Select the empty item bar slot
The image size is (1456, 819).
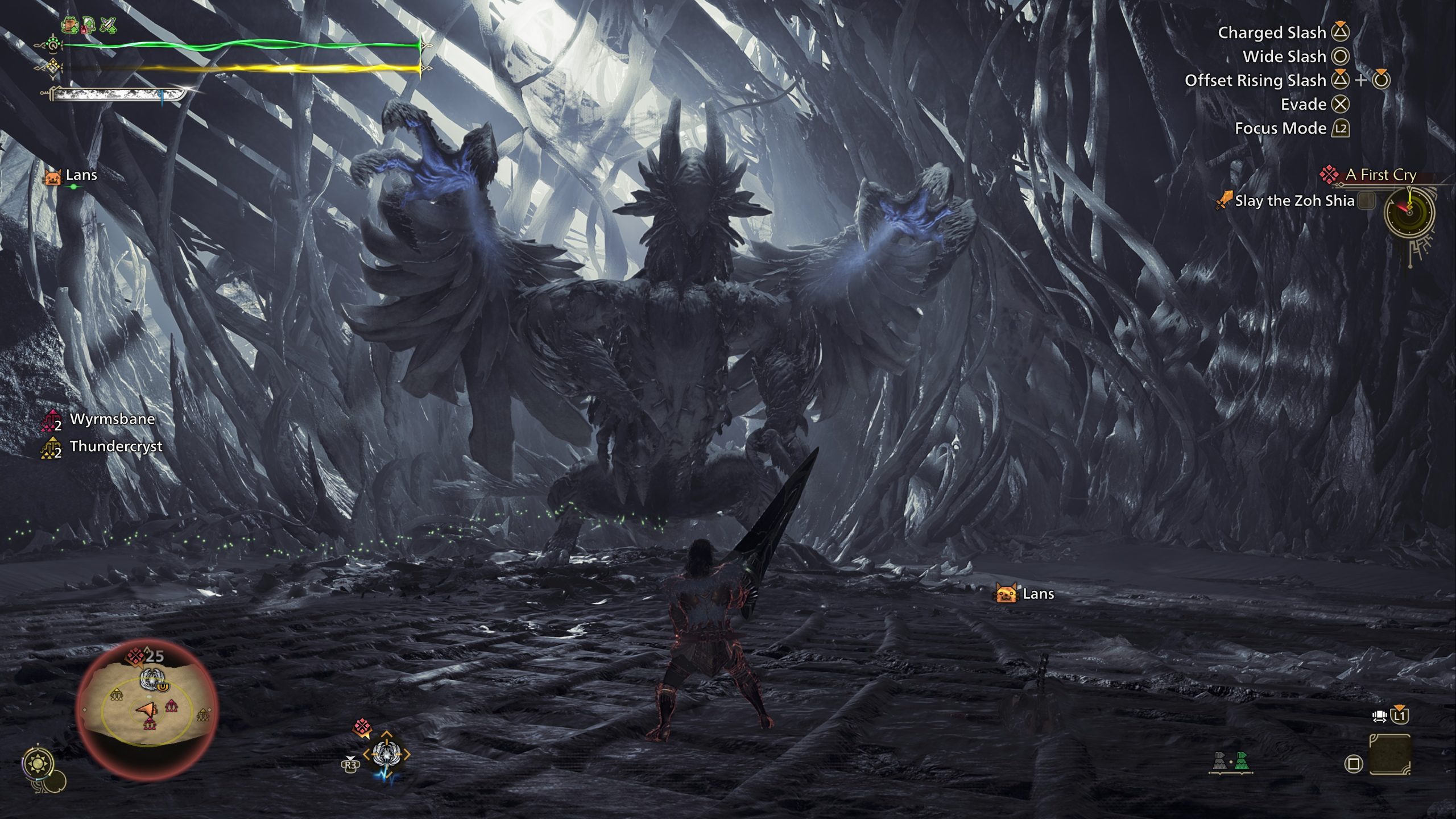pos(1389,755)
